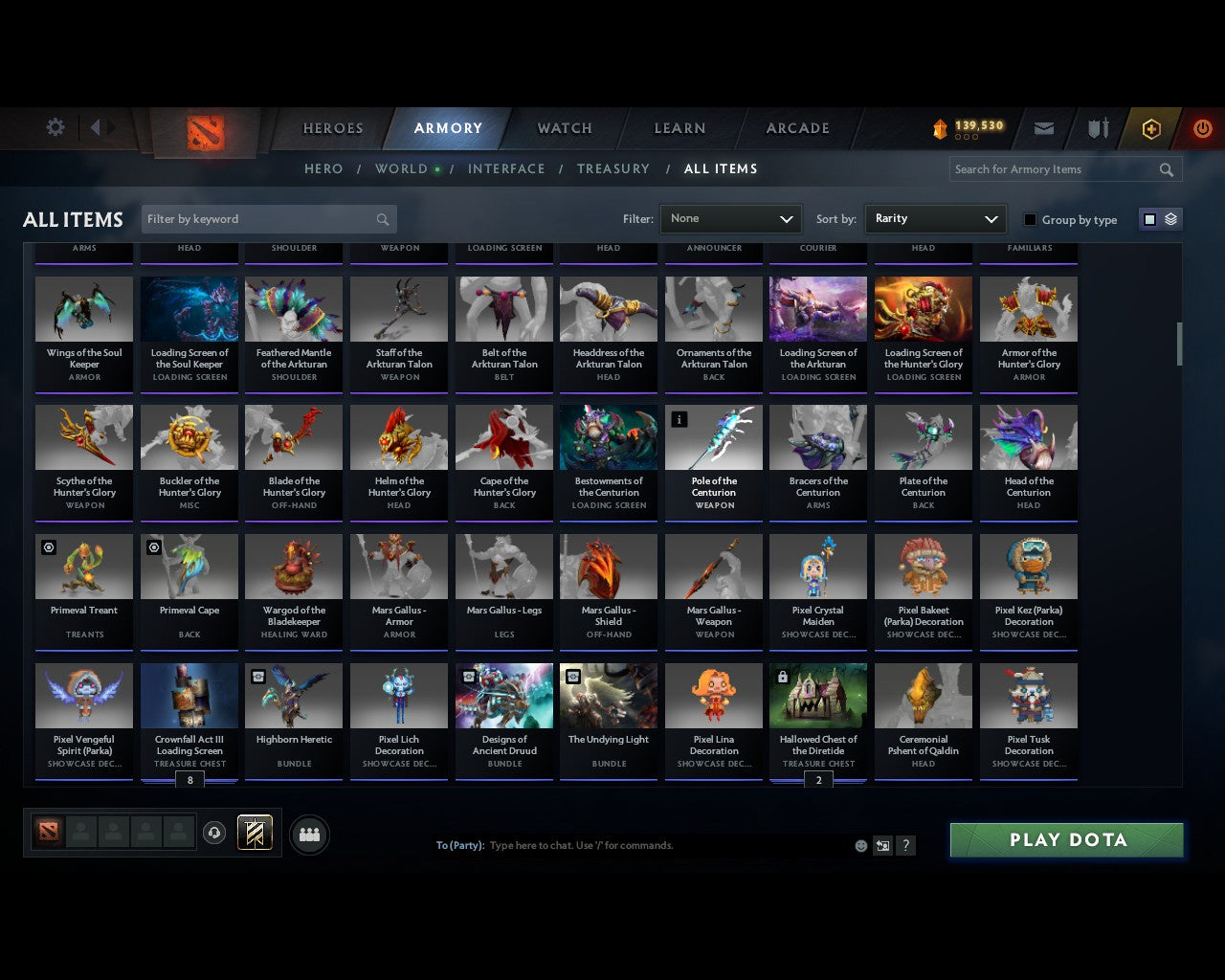Click the PLAY DOTA button
Image resolution: width=1225 pixels, height=980 pixels.
pos(1066,839)
